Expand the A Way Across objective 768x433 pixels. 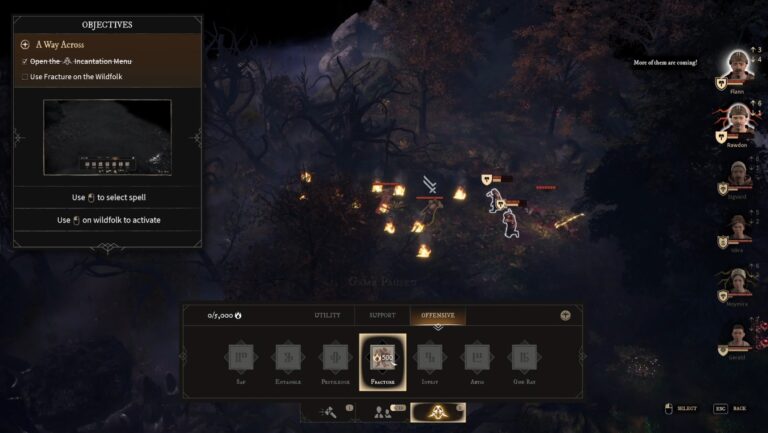(x=25, y=44)
